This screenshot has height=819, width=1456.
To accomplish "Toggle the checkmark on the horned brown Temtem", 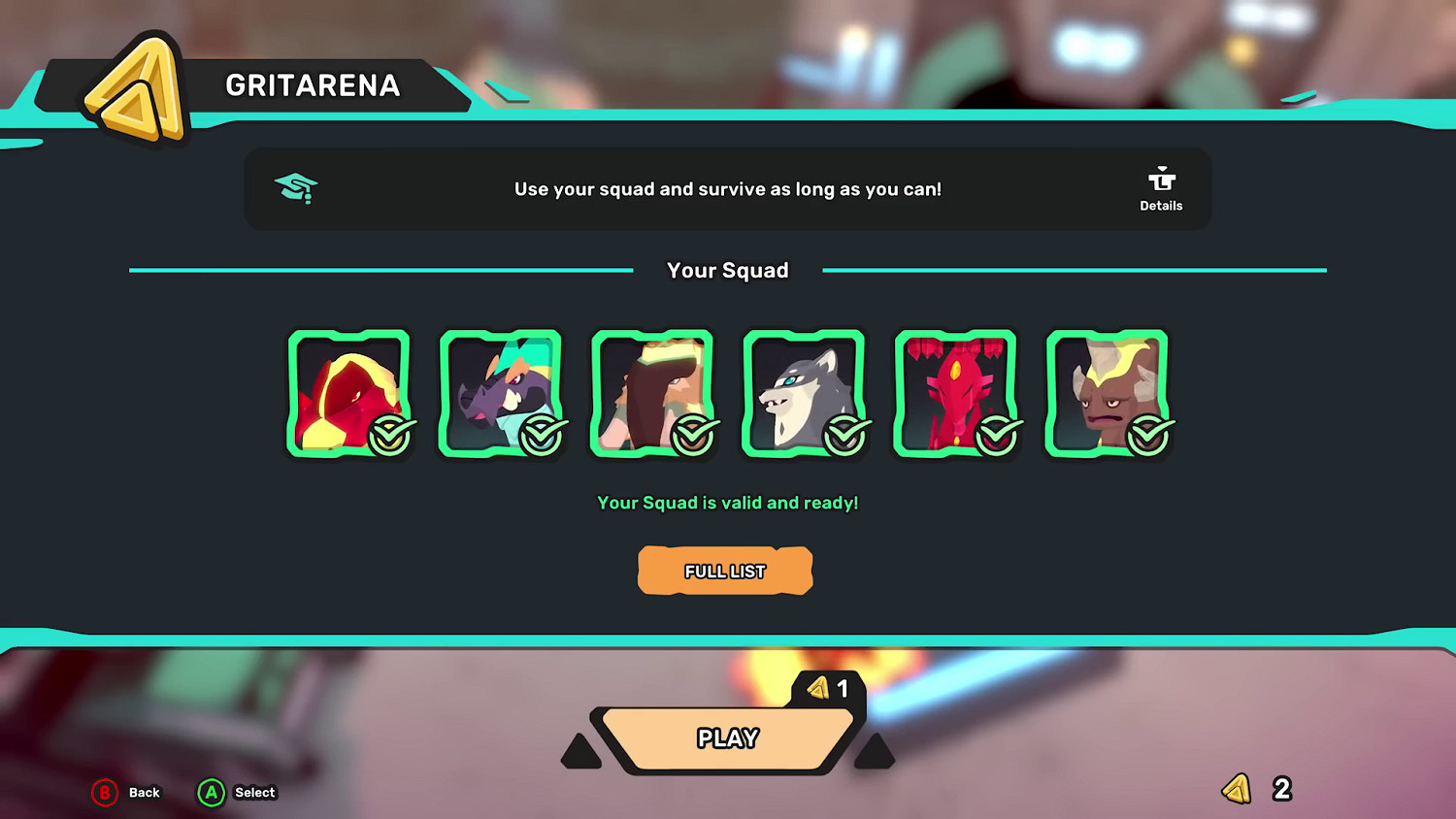I will tap(1149, 436).
